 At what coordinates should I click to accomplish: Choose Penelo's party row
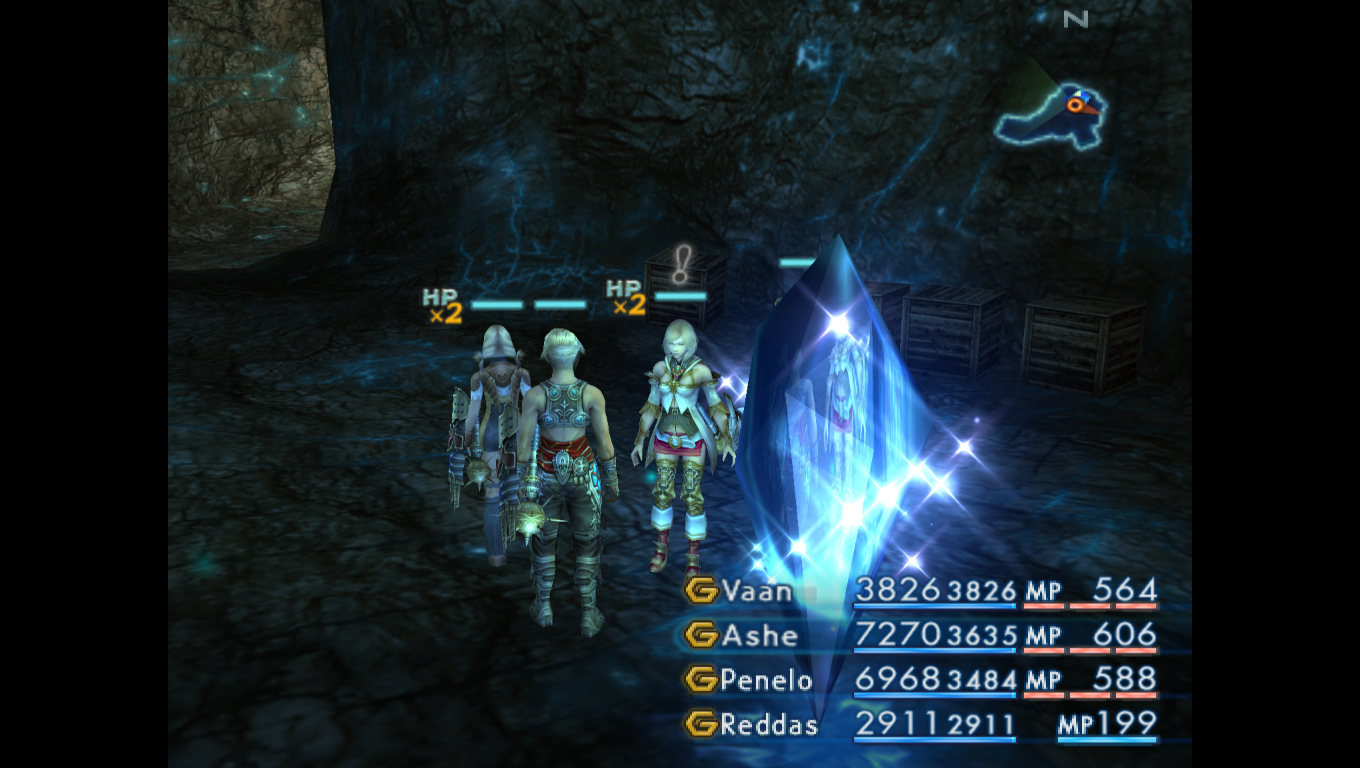tap(766, 680)
